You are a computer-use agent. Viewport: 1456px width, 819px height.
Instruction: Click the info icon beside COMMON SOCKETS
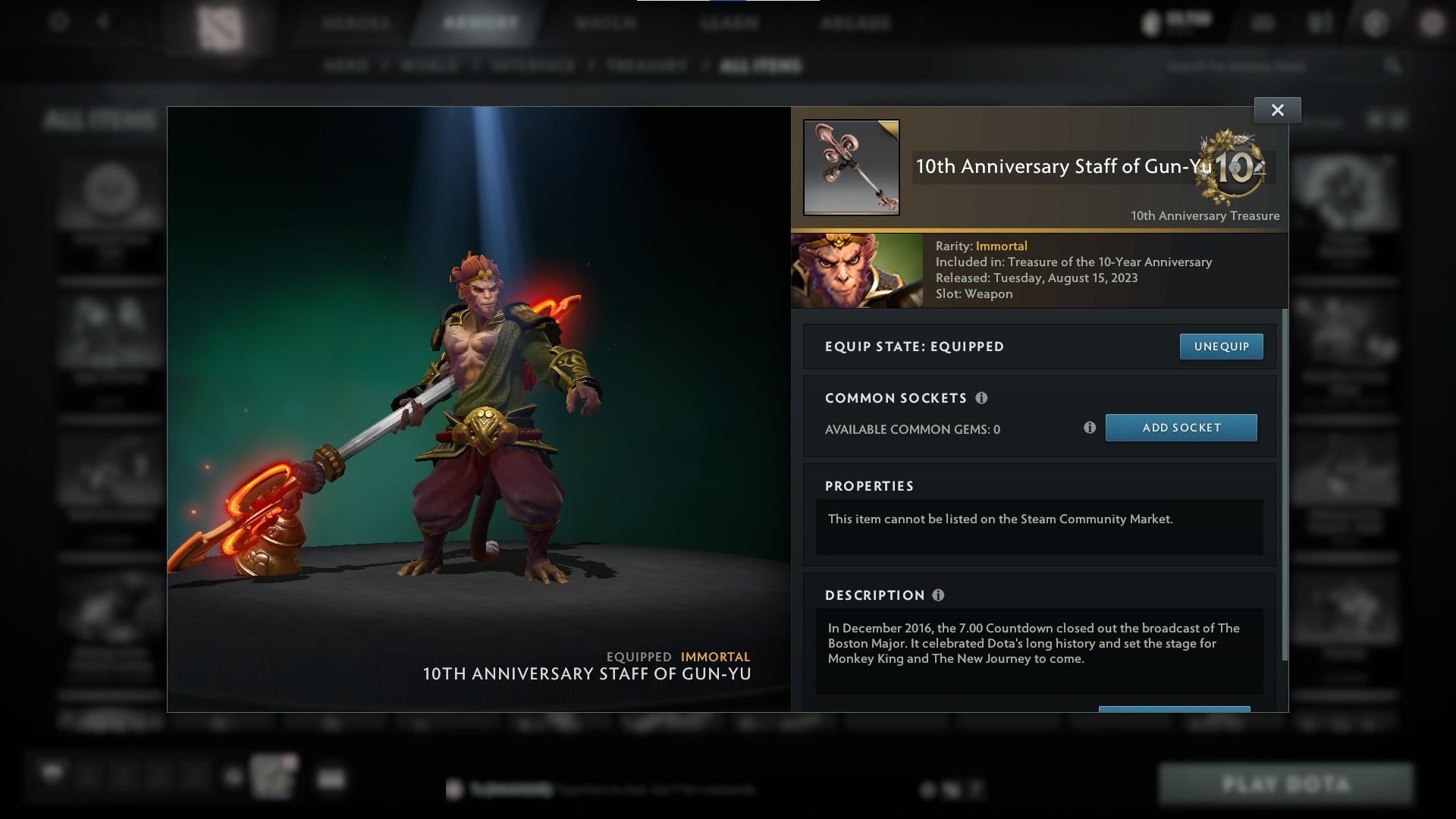click(x=982, y=397)
